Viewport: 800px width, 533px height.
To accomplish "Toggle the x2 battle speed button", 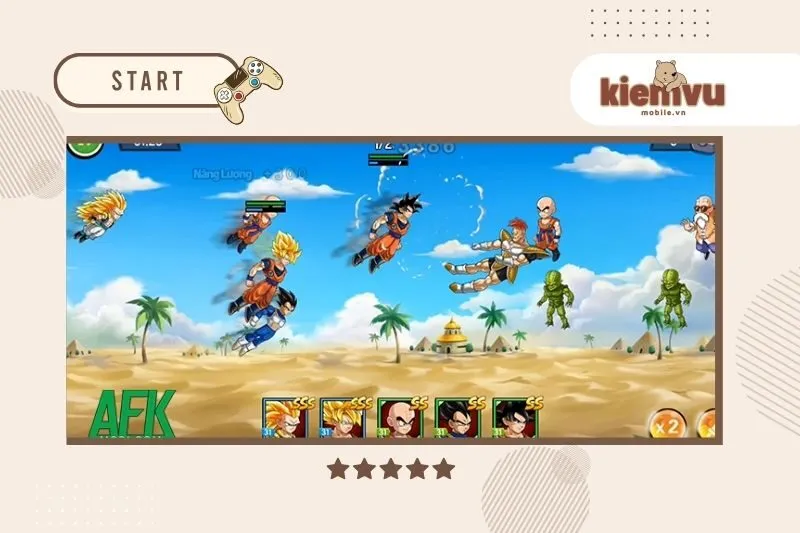I will 667,424.
